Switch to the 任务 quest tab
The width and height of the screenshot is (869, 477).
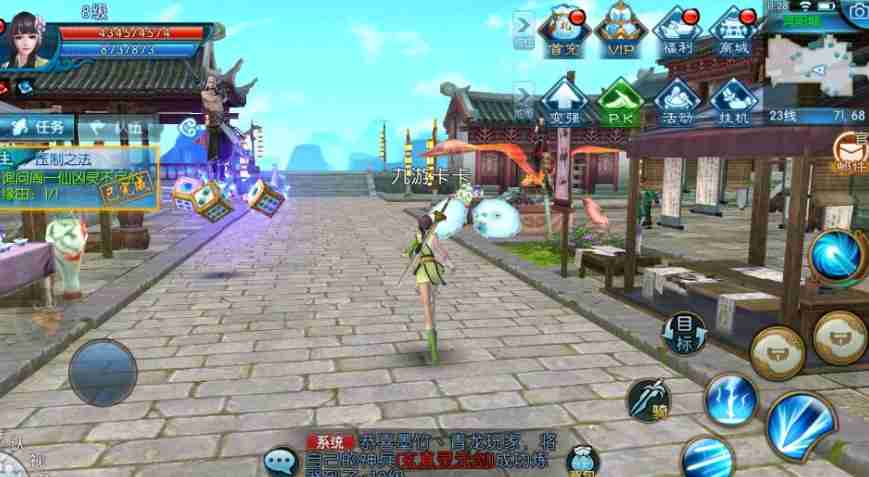[38, 127]
